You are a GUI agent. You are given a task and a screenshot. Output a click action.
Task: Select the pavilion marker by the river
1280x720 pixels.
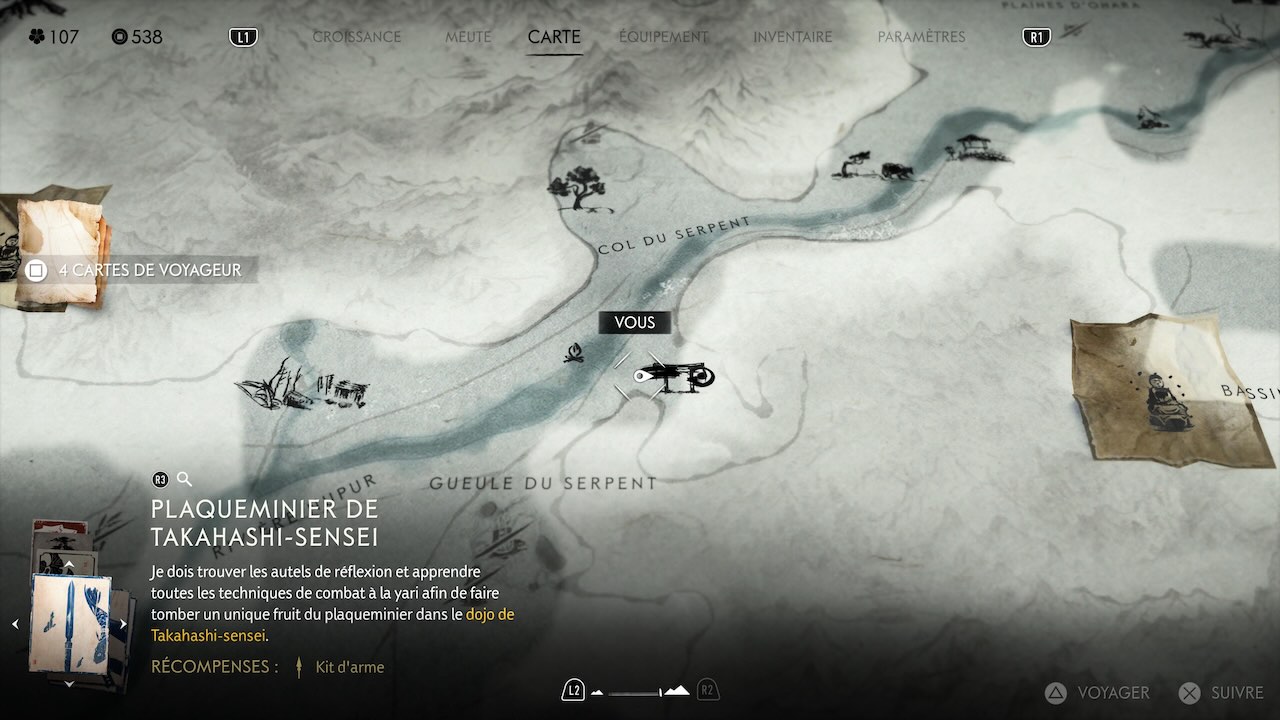pyautogui.click(x=972, y=148)
